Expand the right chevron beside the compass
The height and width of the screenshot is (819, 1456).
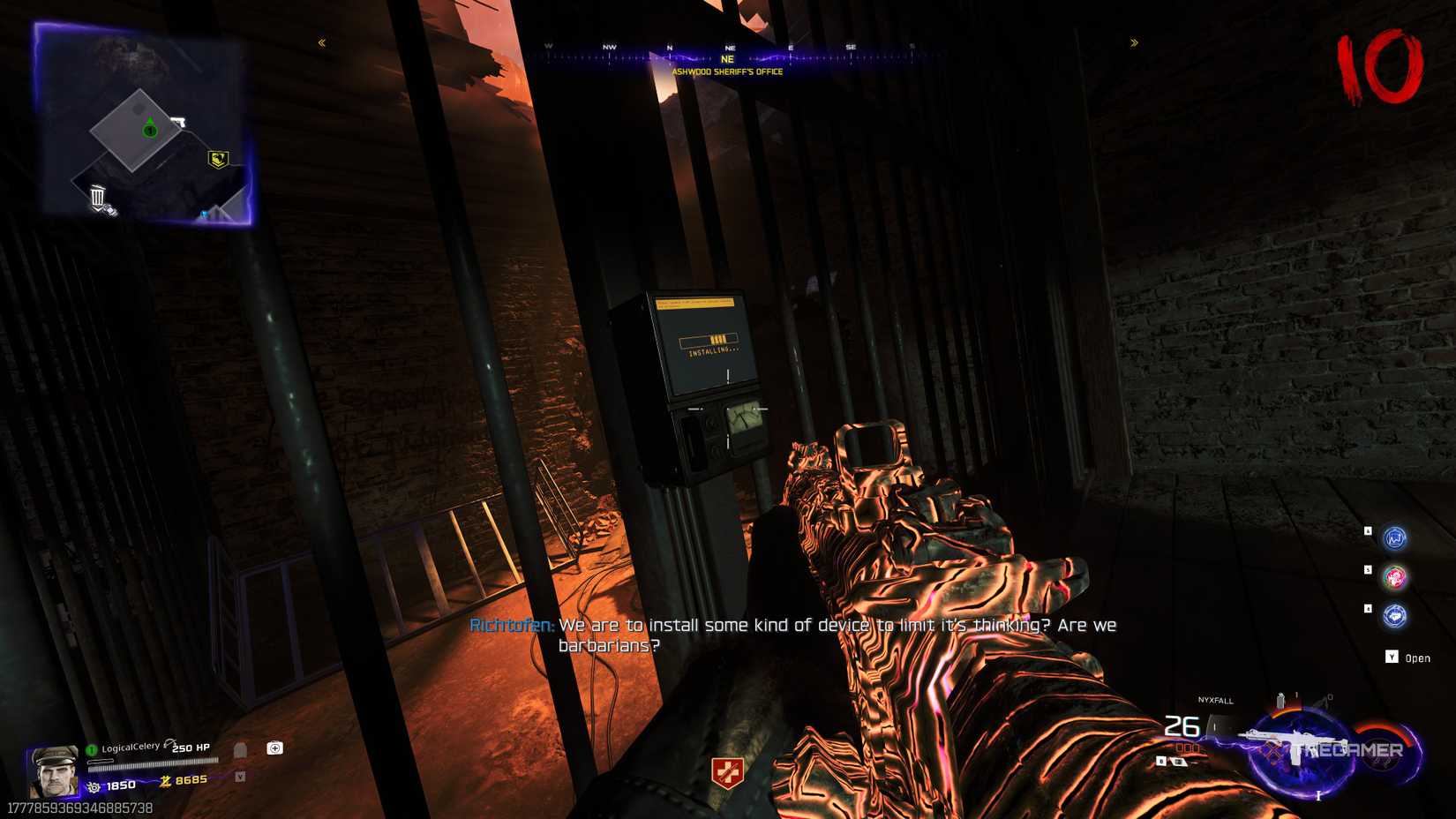pos(1134,41)
